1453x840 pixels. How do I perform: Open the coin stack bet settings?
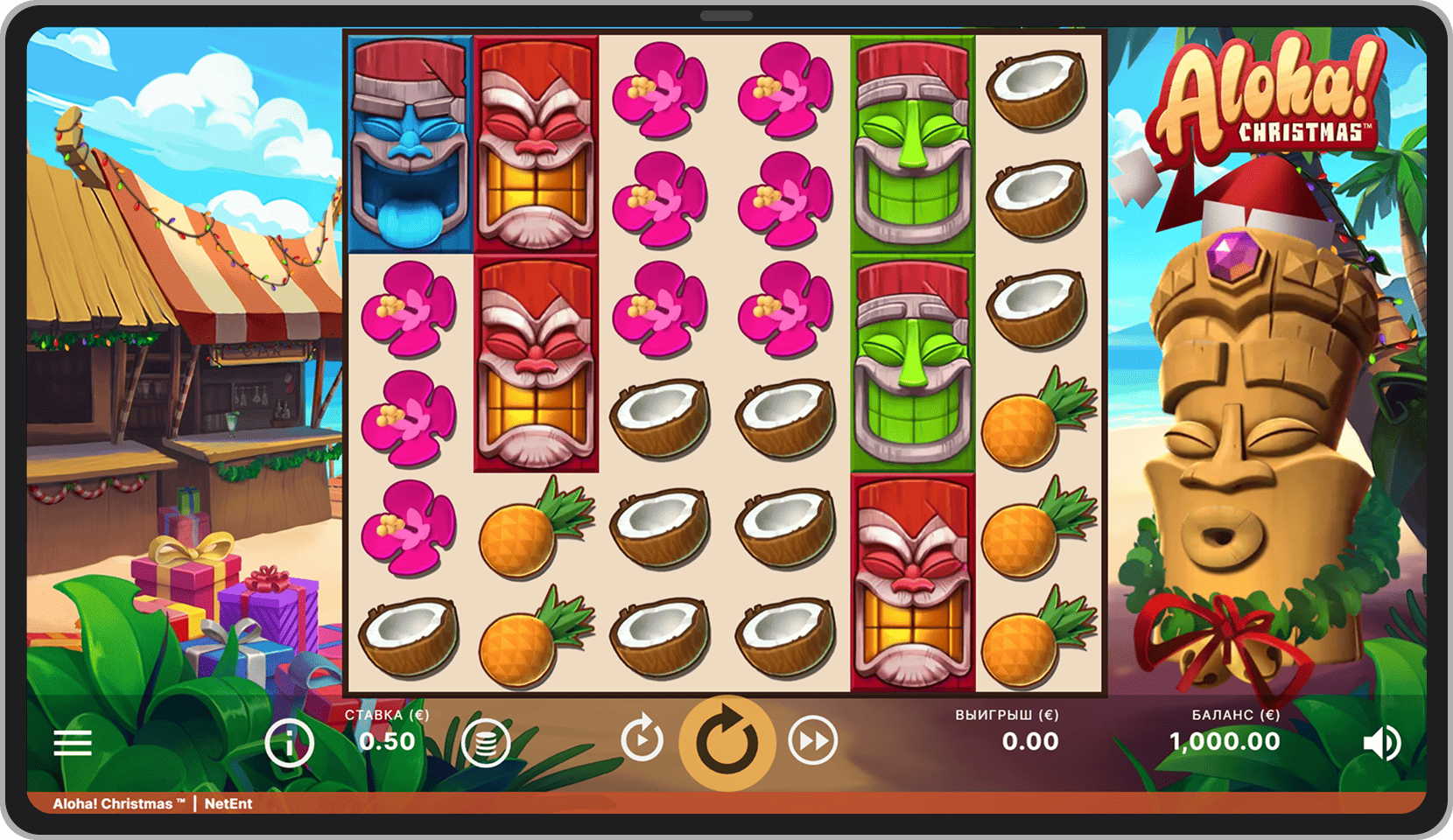point(486,743)
